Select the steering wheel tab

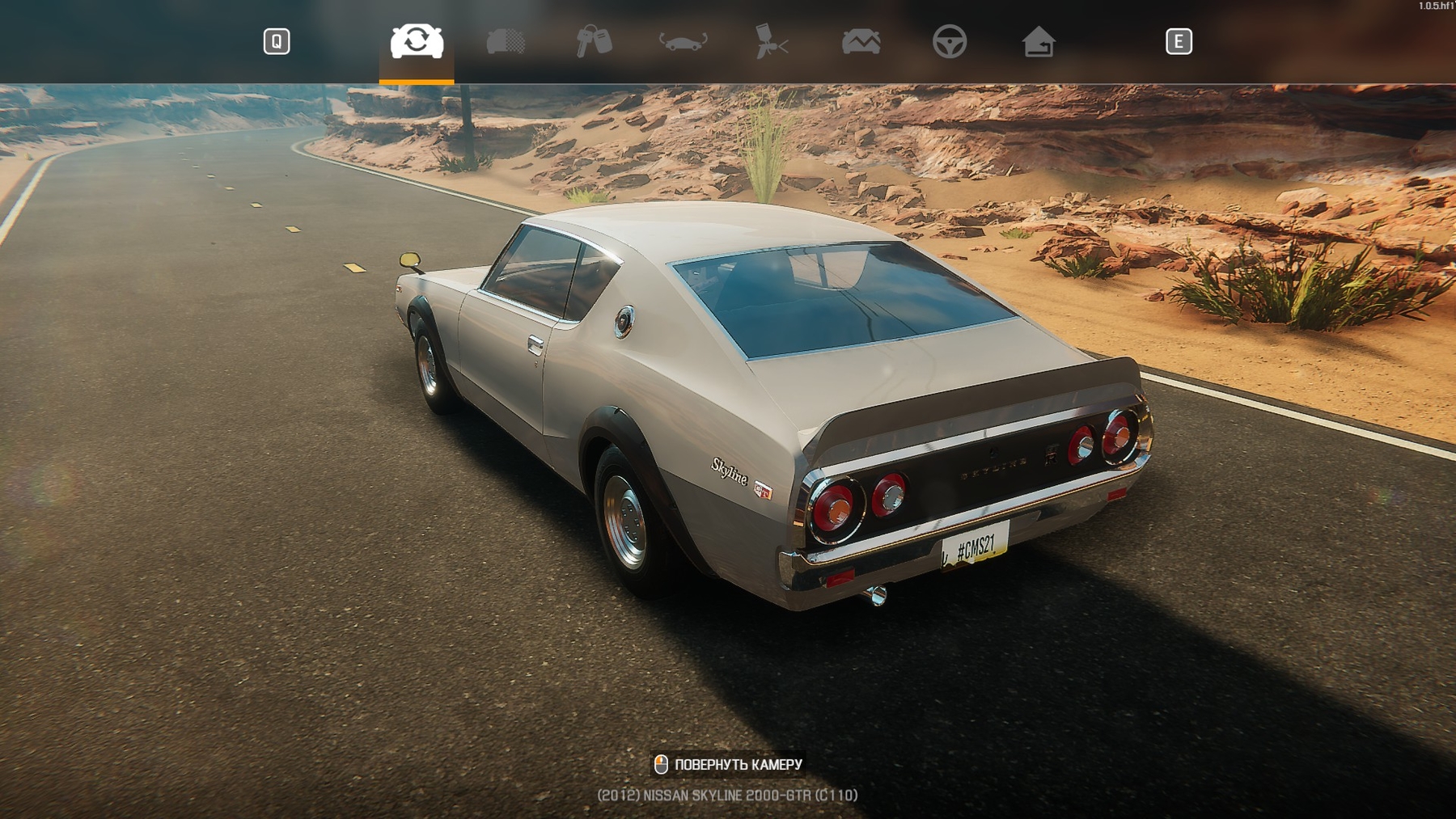(949, 41)
